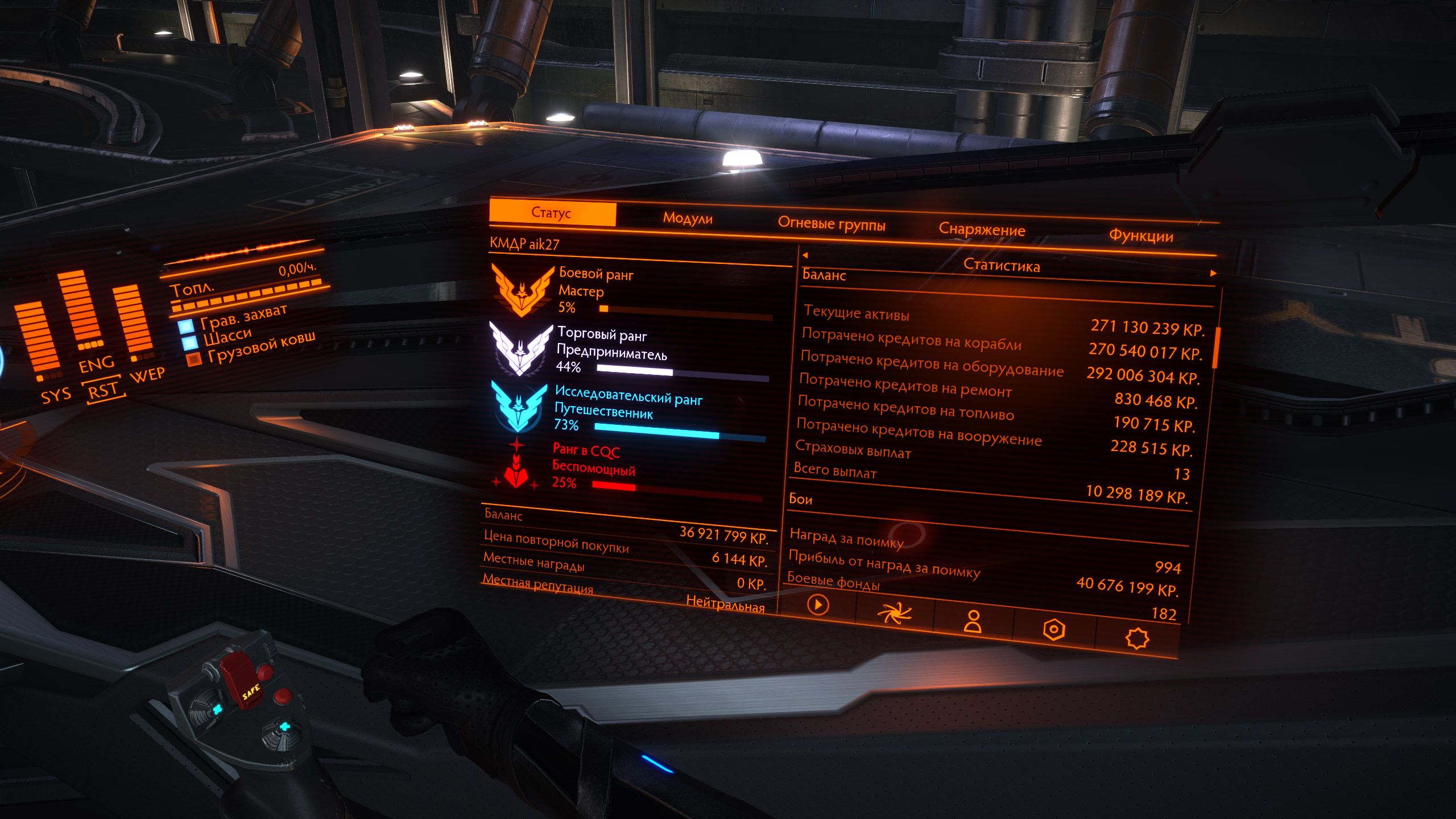
Task: Switch to the Модули tab
Action: [x=688, y=218]
